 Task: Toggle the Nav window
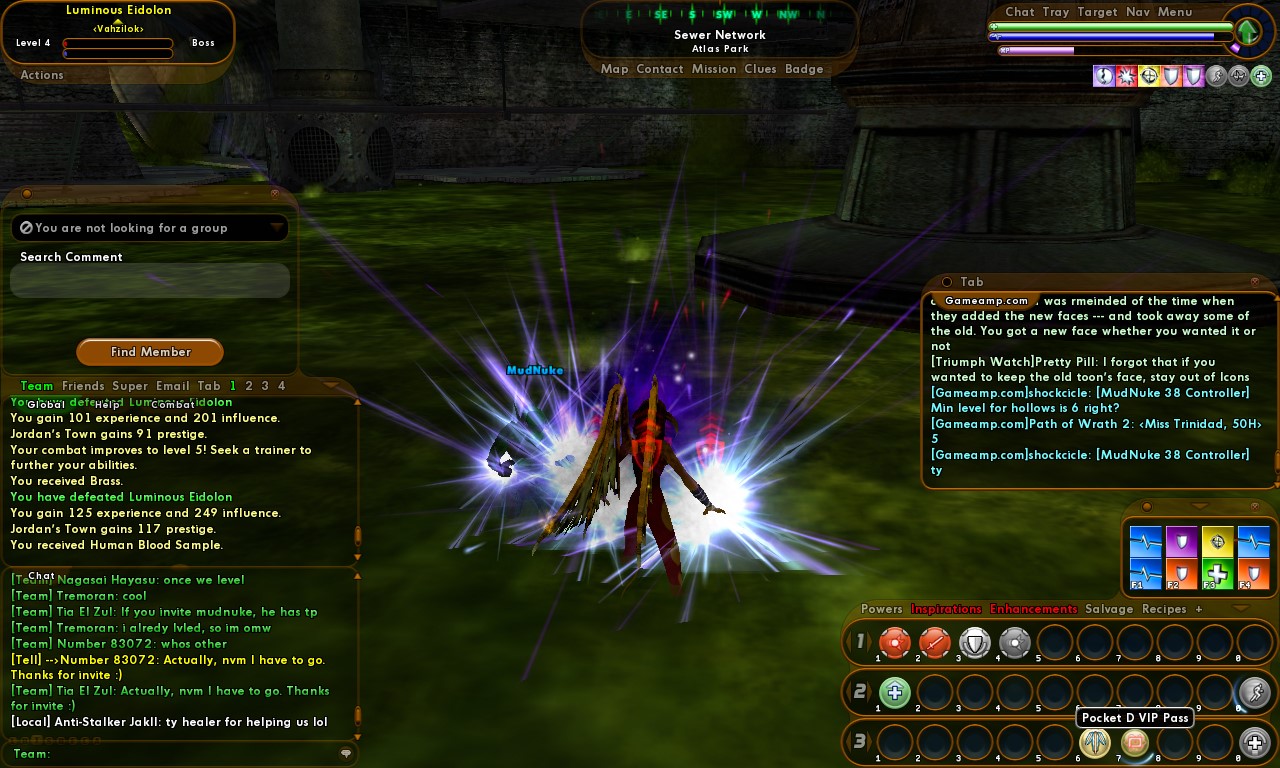click(1138, 12)
